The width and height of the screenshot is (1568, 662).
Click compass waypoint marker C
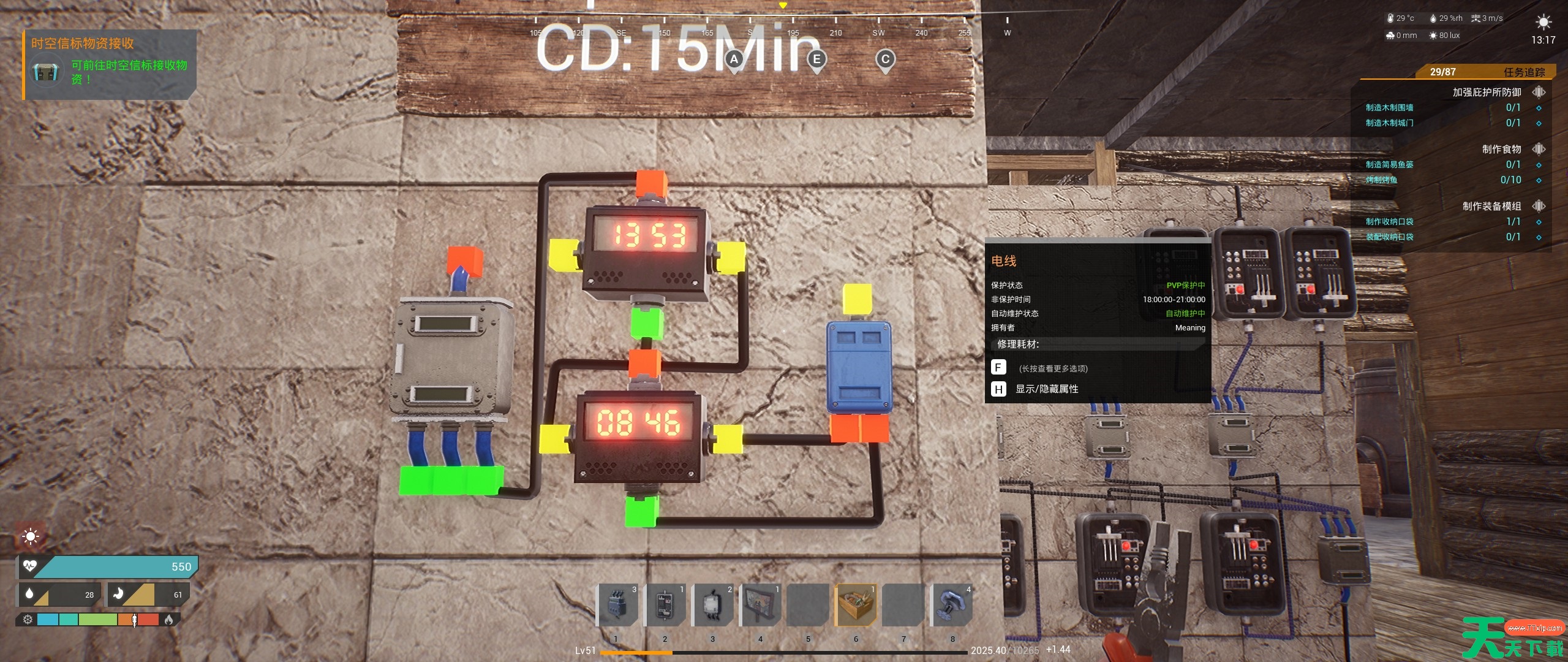click(x=884, y=60)
